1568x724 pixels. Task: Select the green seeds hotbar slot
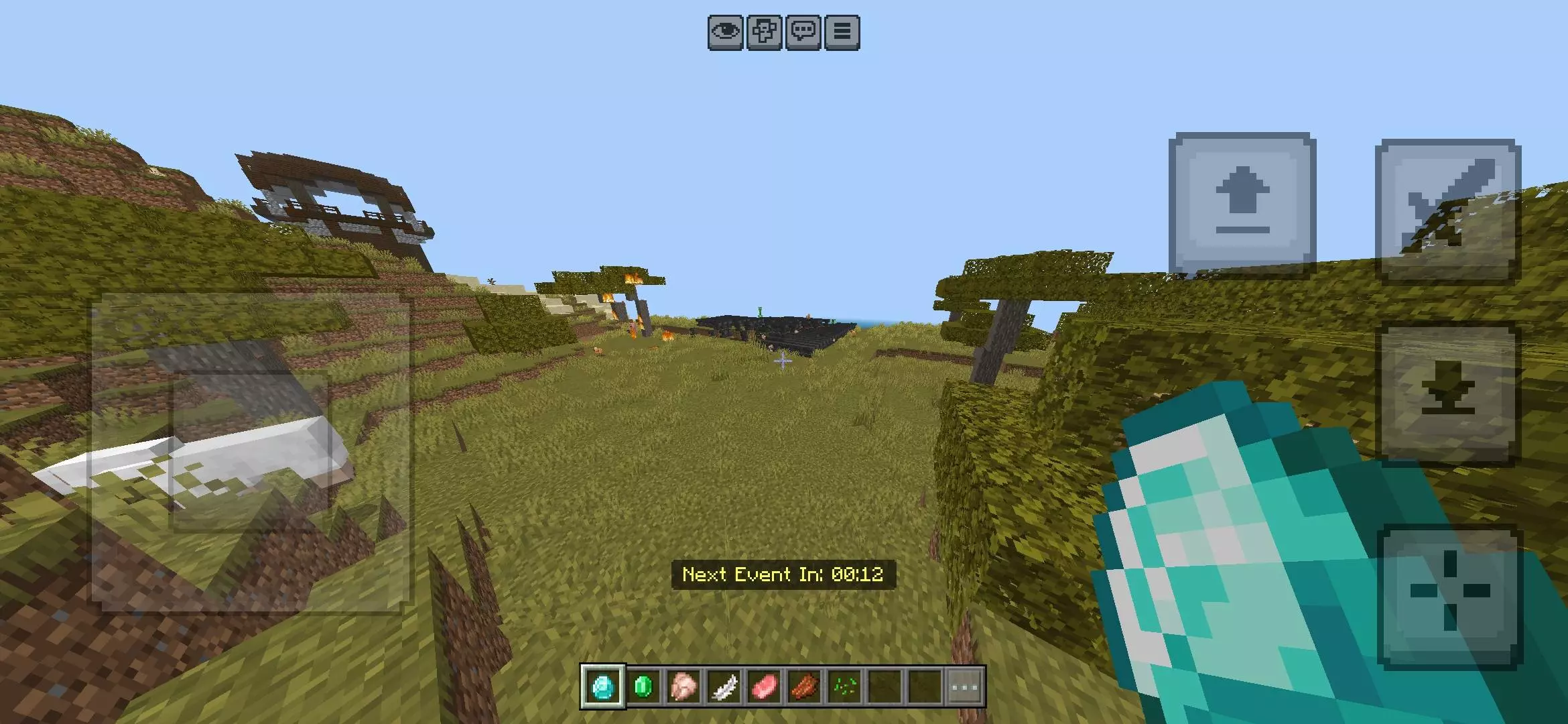(x=844, y=686)
